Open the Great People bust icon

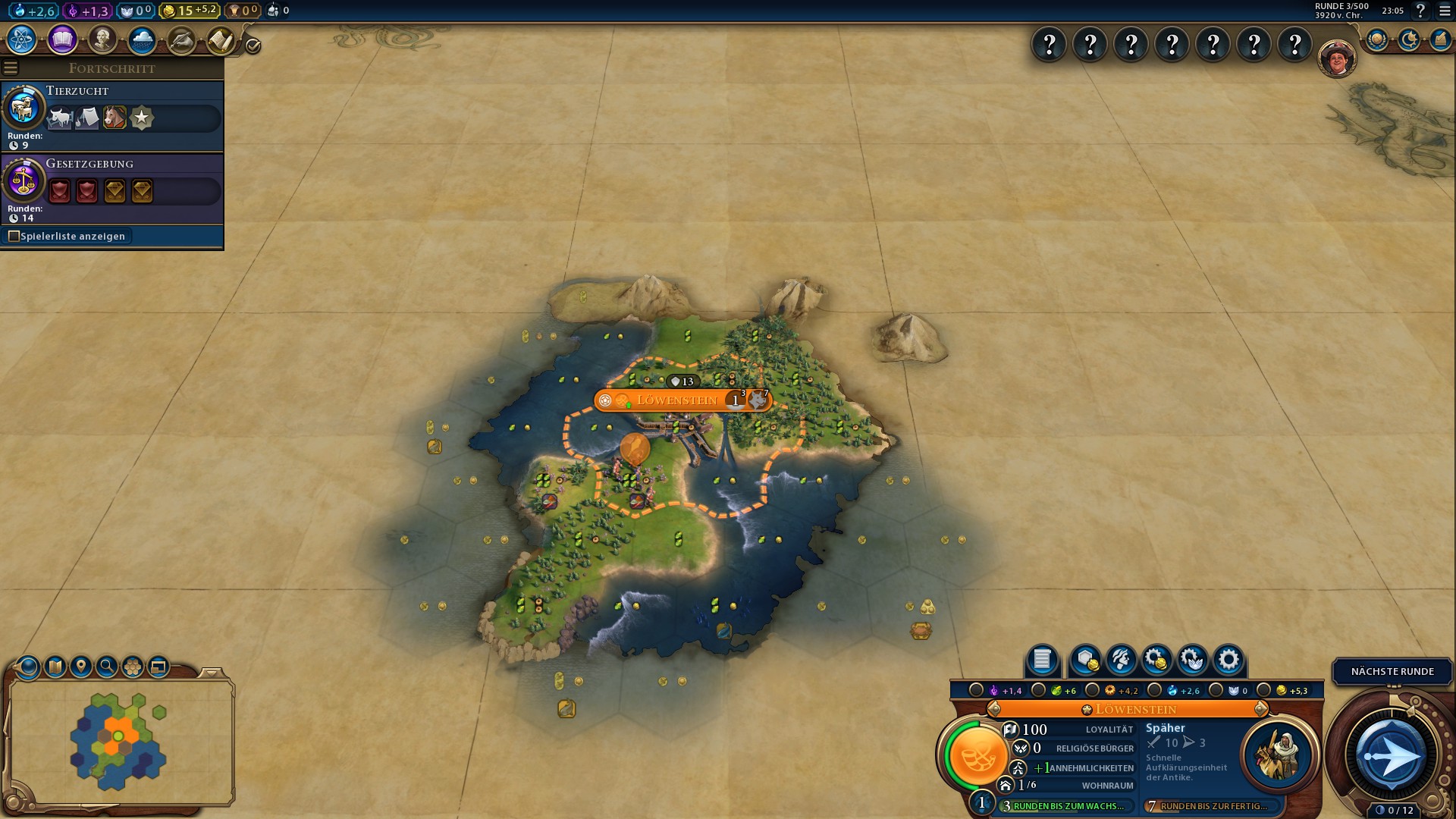102,39
